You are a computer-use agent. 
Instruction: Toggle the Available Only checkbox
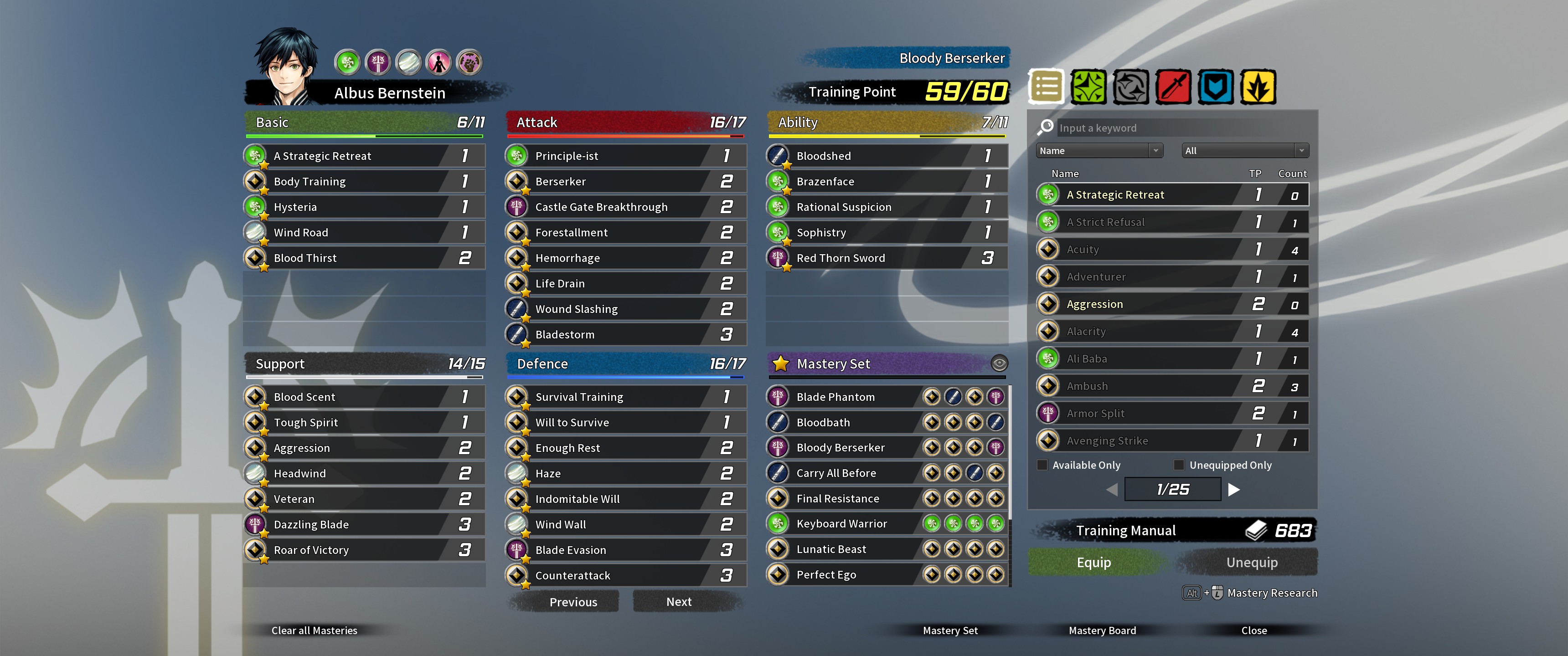pos(1043,465)
